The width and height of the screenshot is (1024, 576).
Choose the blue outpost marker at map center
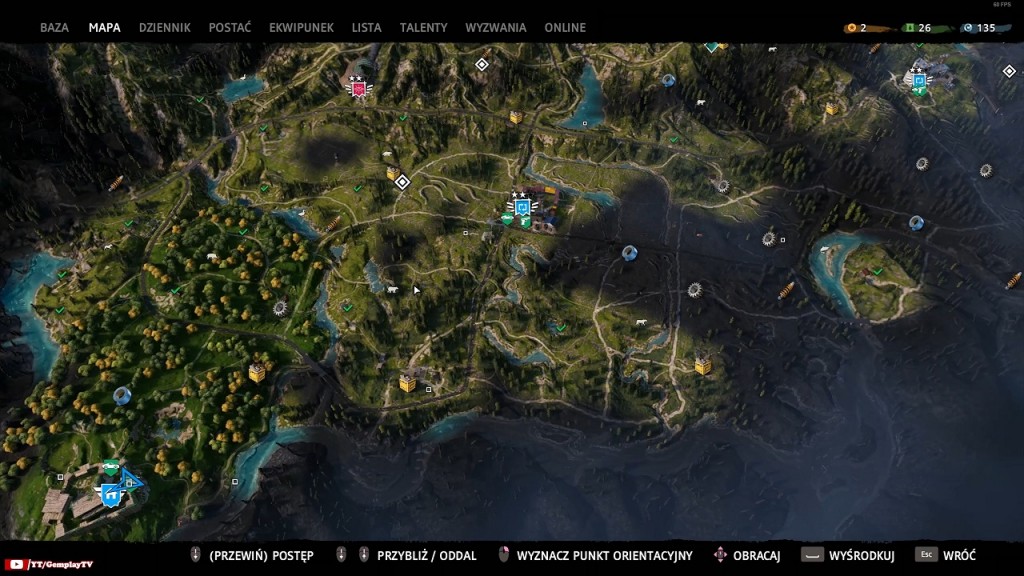521,208
